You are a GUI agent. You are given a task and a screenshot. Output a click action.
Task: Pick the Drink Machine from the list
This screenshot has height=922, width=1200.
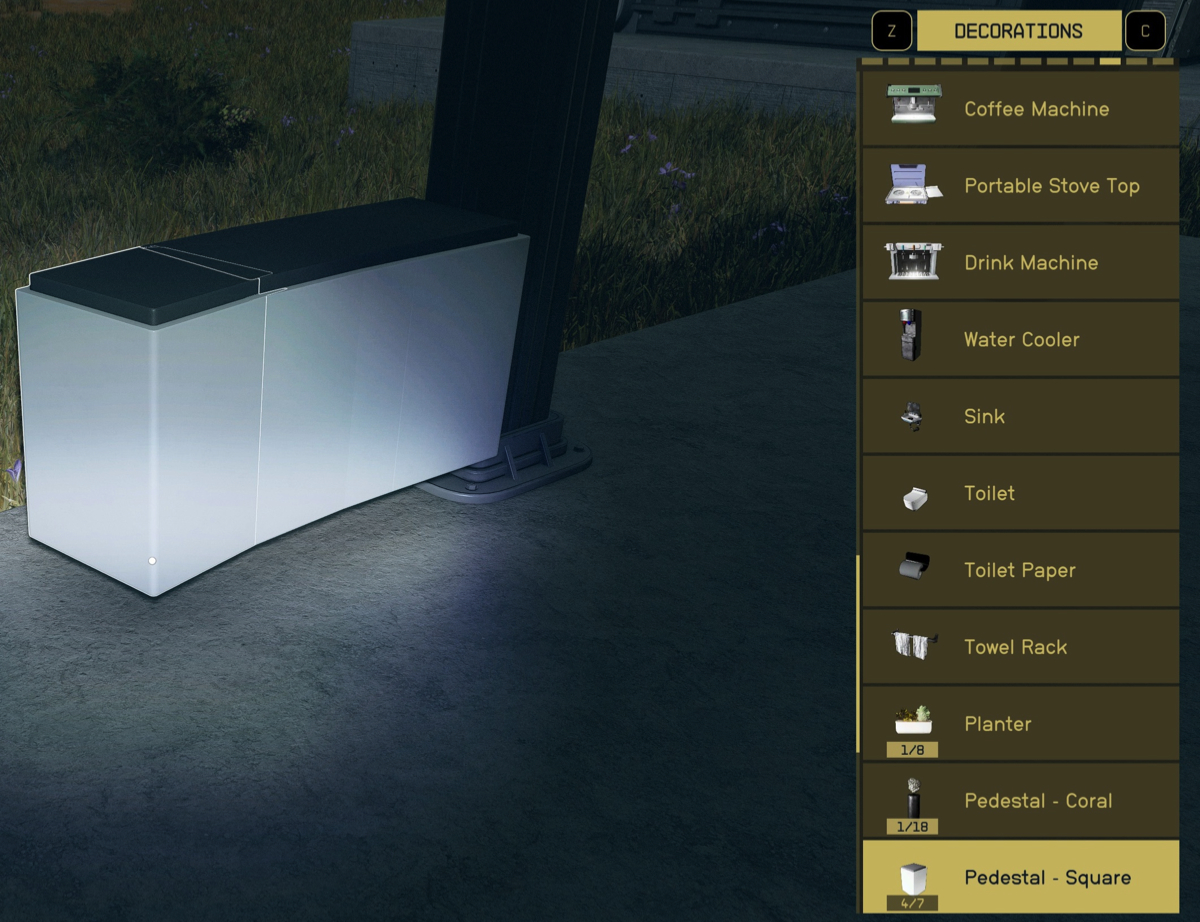1020,263
